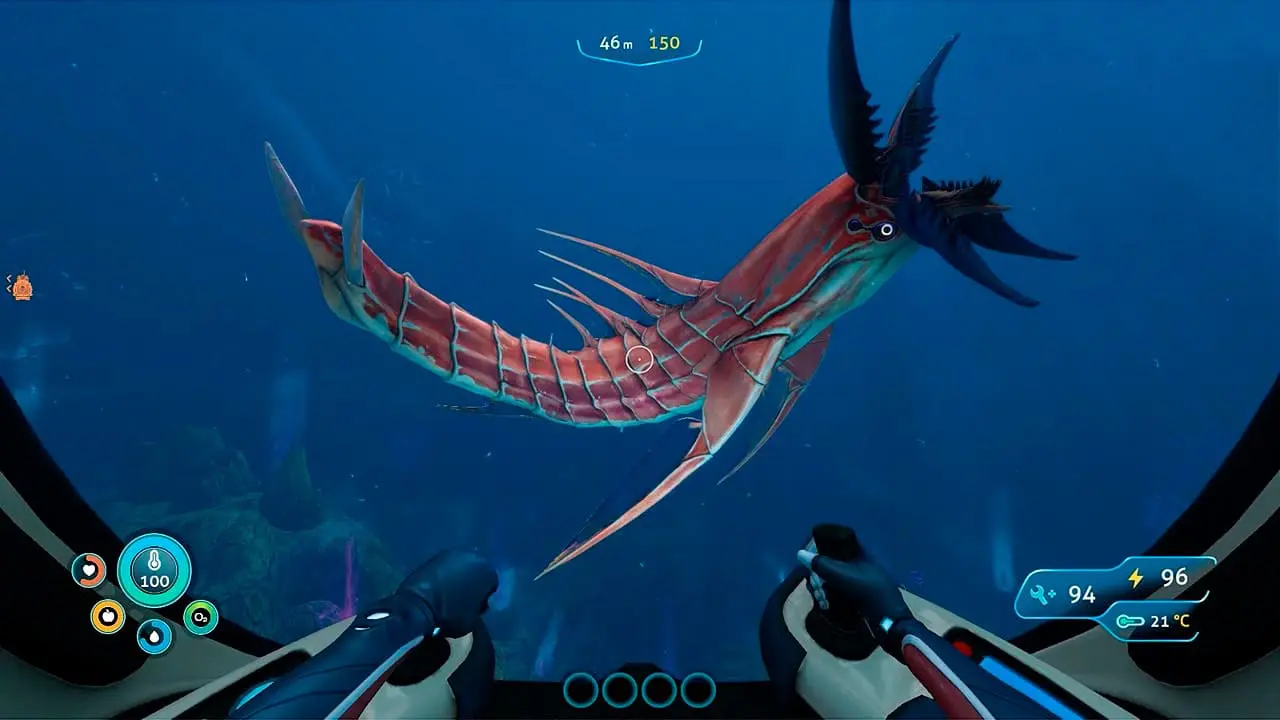Click the thermometer body temperature gauge showing 100
Screen dimensions: 1280x720
153,567
